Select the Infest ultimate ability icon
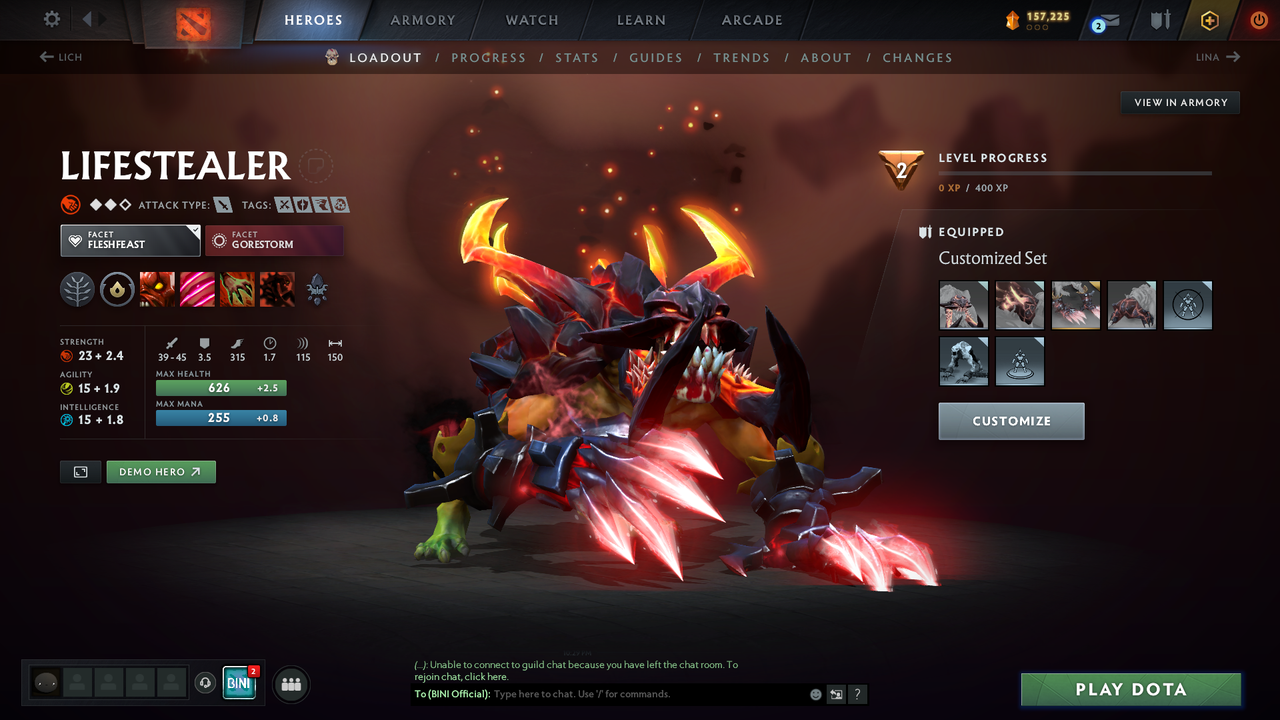Image resolution: width=1280 pixels, height=720 pixels. [x=276, y=290]
